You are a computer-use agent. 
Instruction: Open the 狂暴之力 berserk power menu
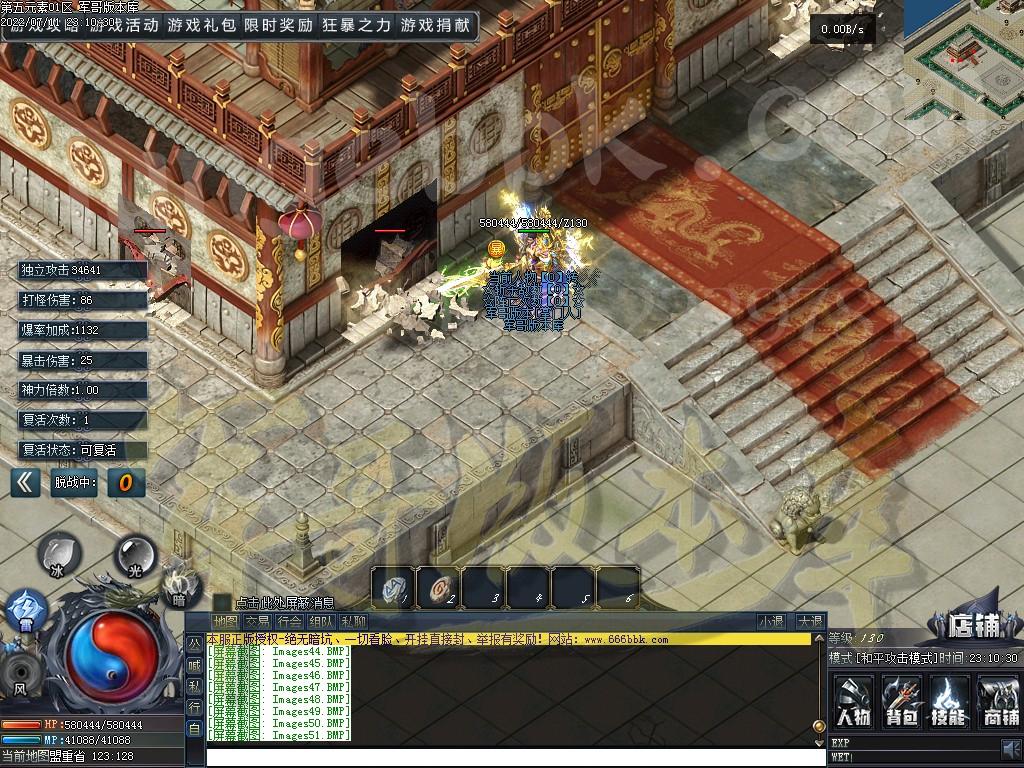[356, 25]
